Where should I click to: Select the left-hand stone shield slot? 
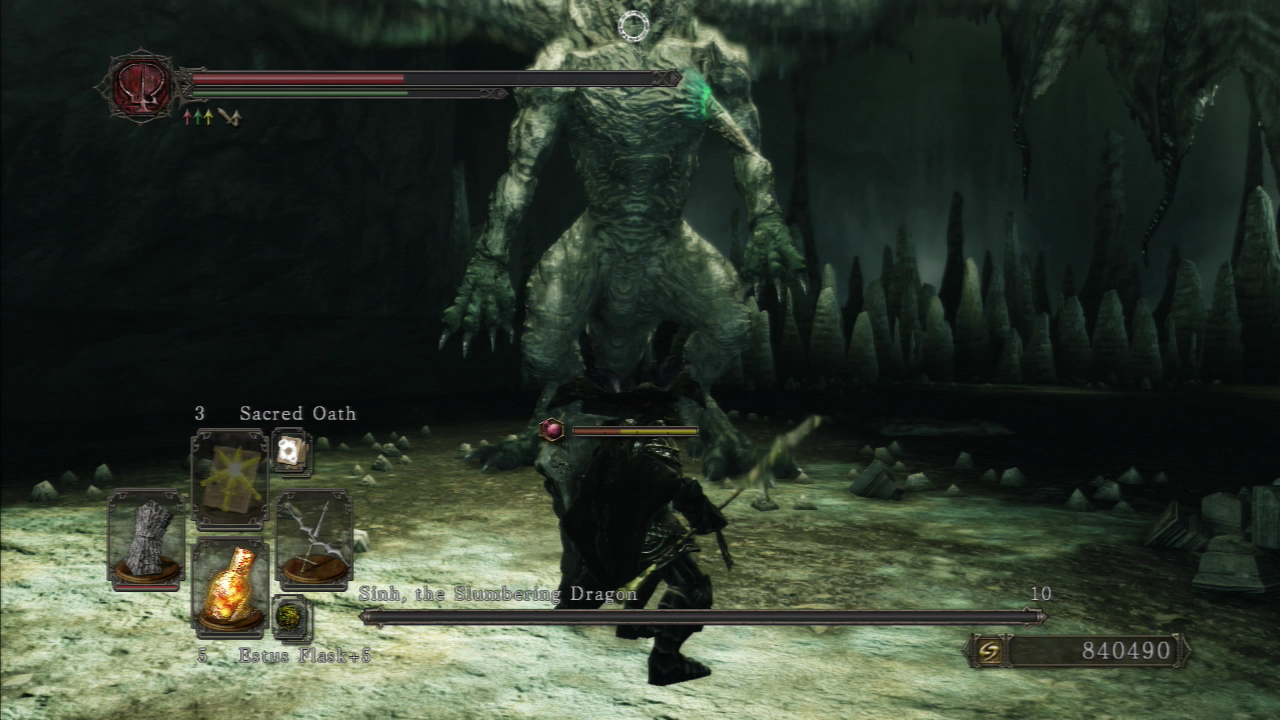click(146, 538)
